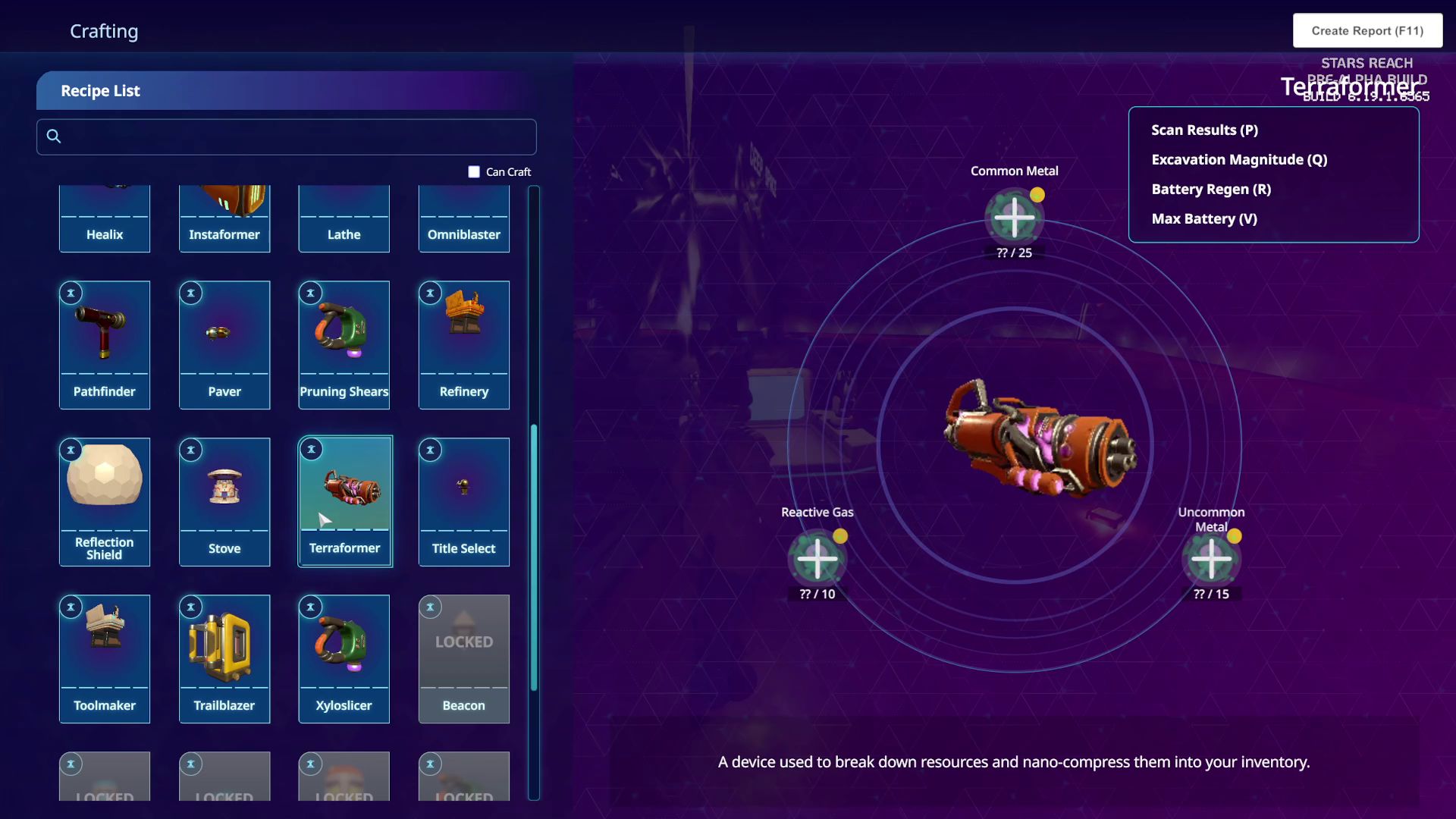Add Reactive Gas to the ingredient slot
The height and width of the screenshot is (819, 1456).
click(x=817, y=559)
